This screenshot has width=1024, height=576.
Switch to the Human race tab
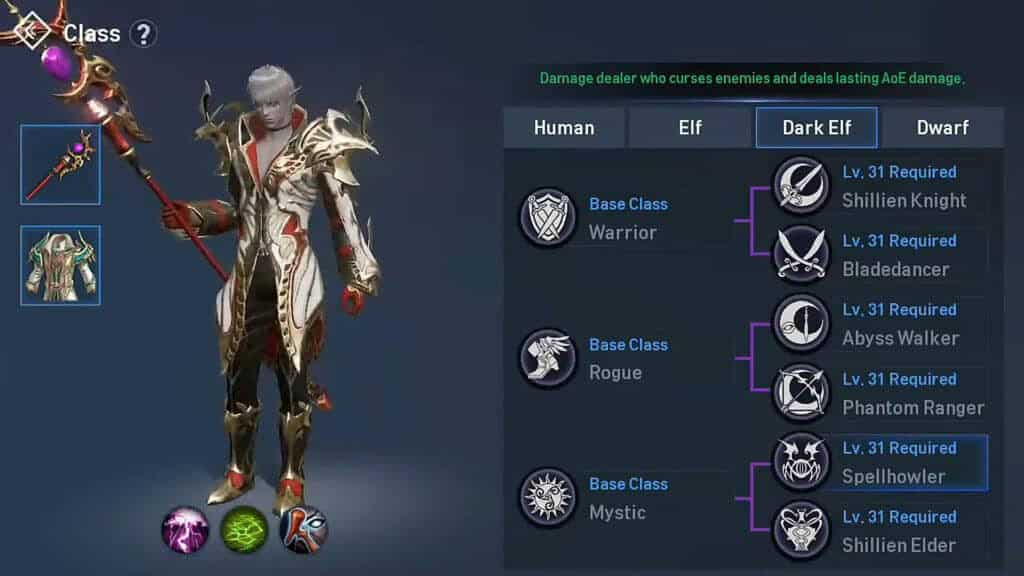click(564, 128)
